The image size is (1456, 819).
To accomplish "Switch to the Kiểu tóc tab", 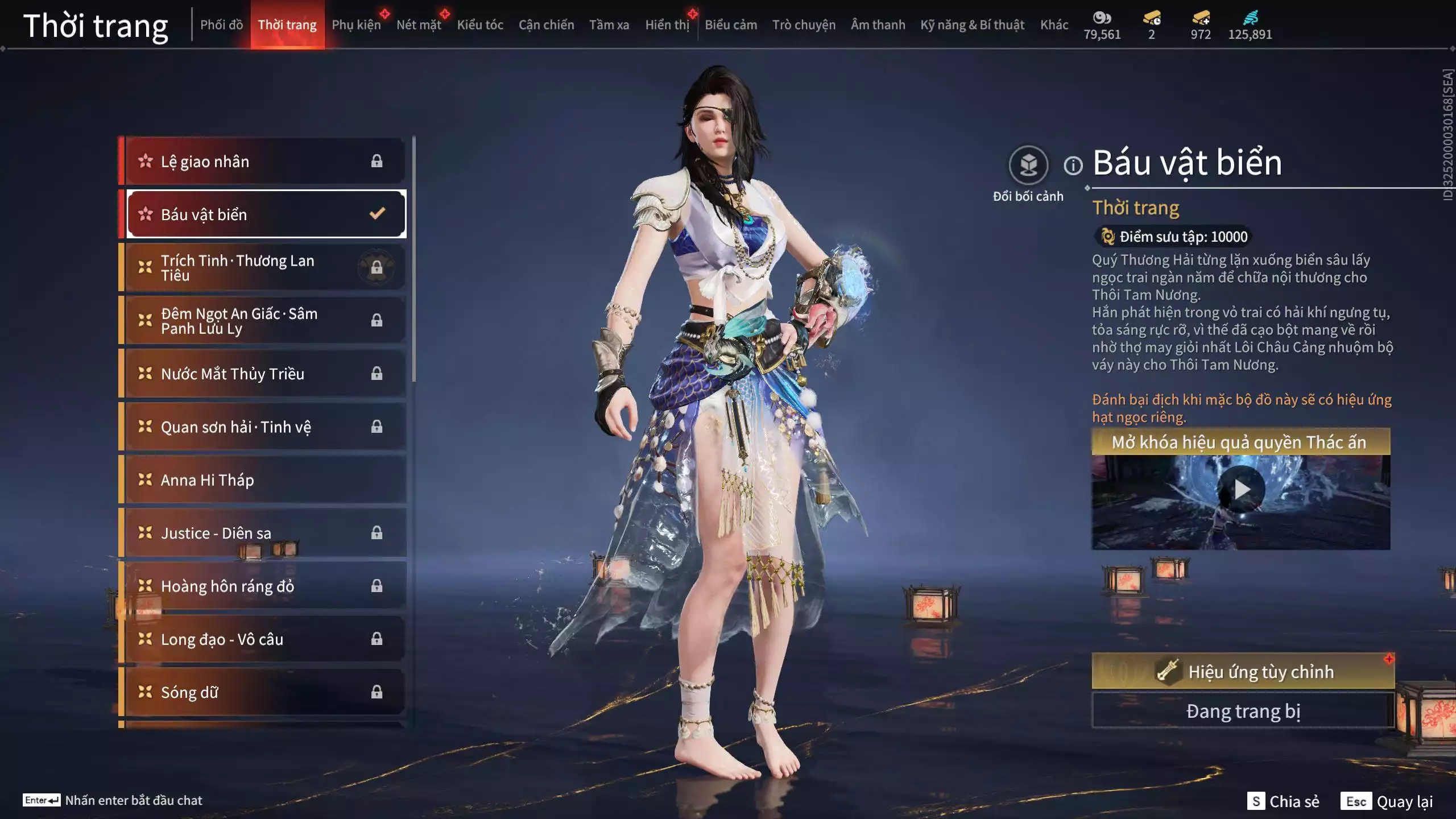I will 480,25.
